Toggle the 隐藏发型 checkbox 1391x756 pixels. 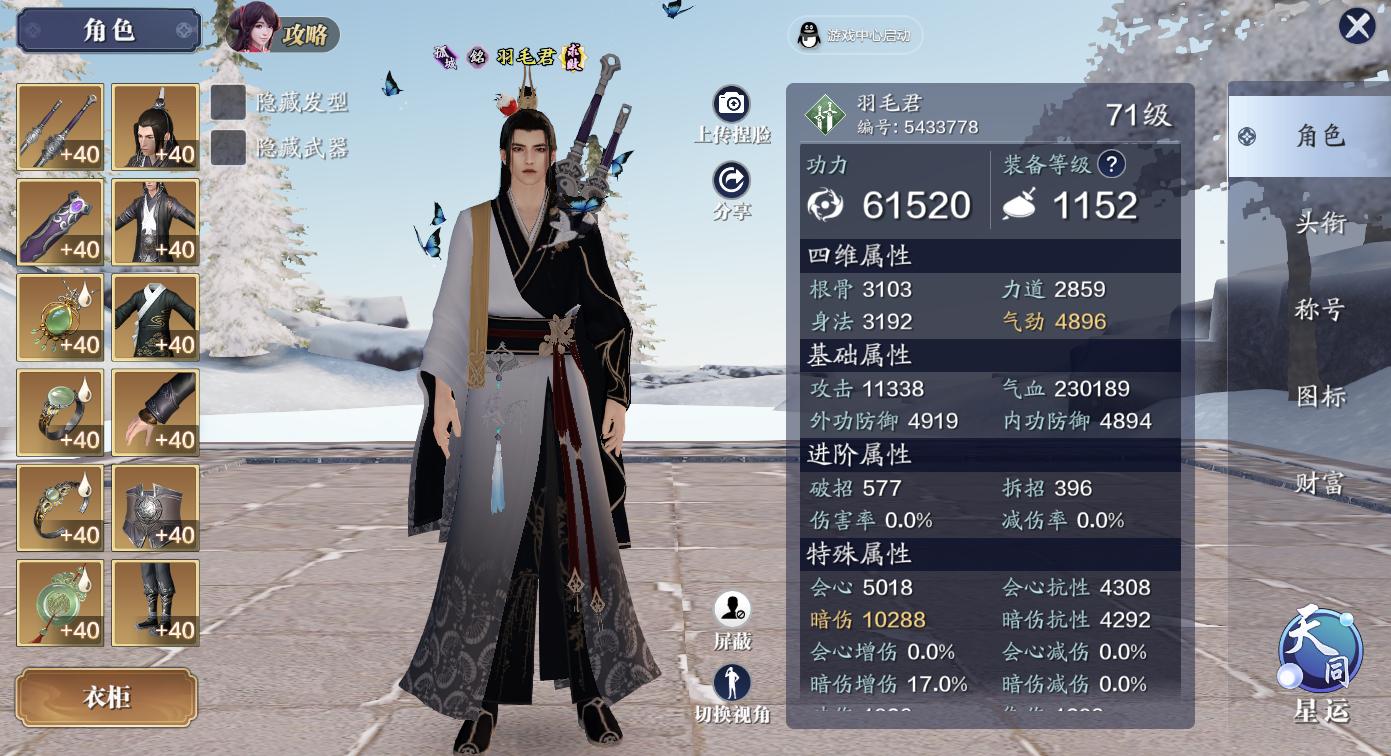tap(229, 101)
